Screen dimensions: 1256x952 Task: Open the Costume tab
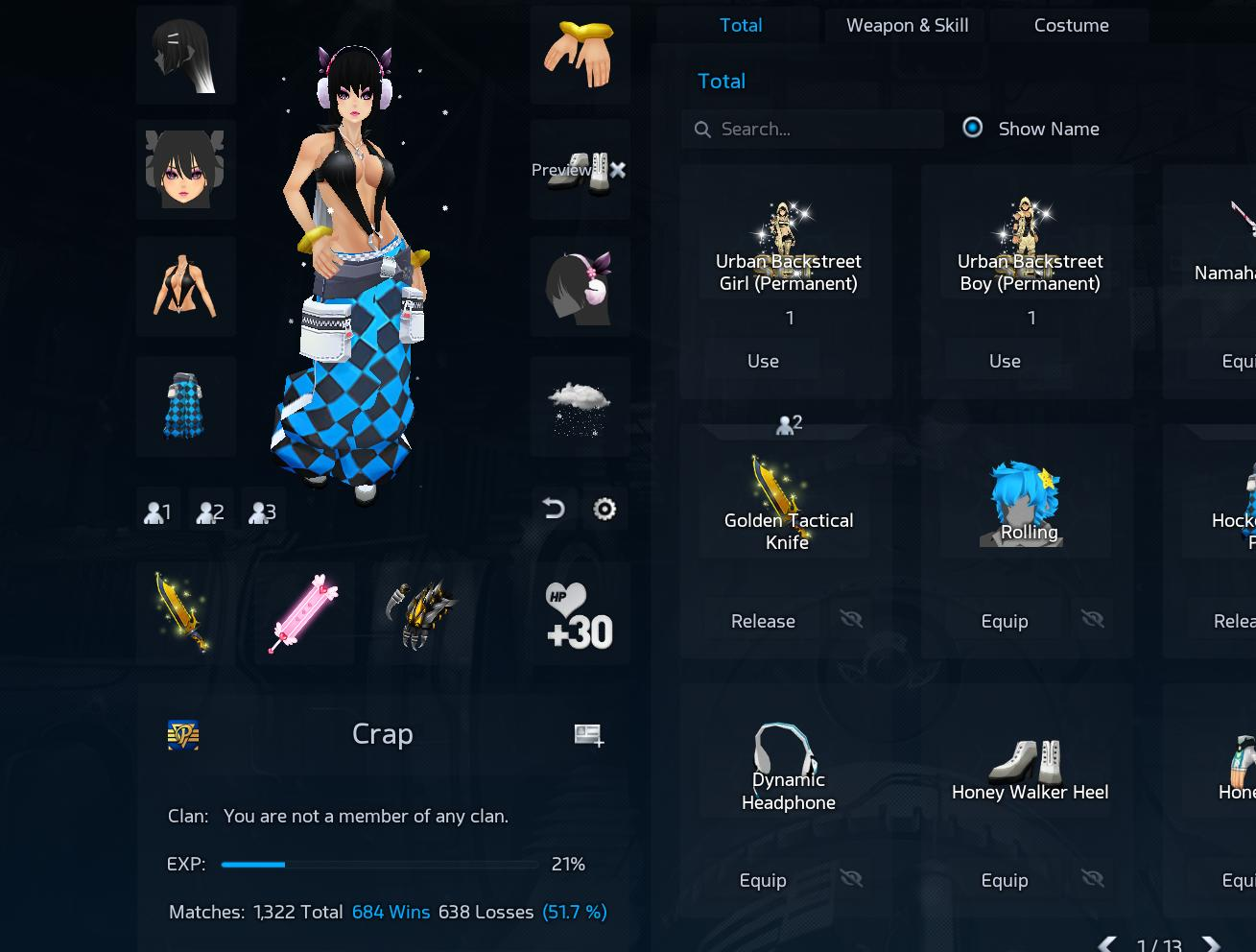pyautogui.click(x=1071, y=26)
